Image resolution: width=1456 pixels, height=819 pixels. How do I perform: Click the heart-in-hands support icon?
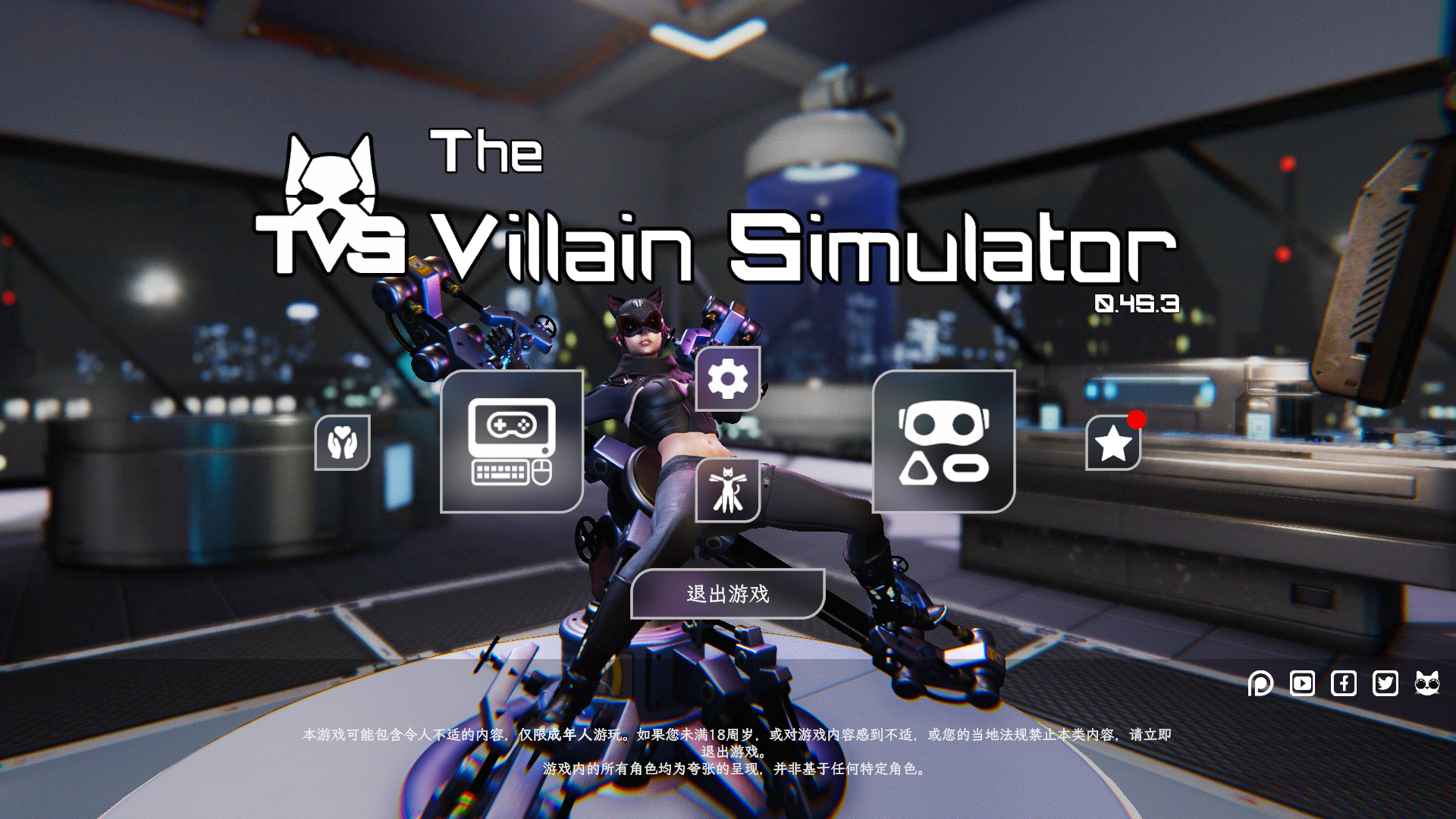(340, 442)
